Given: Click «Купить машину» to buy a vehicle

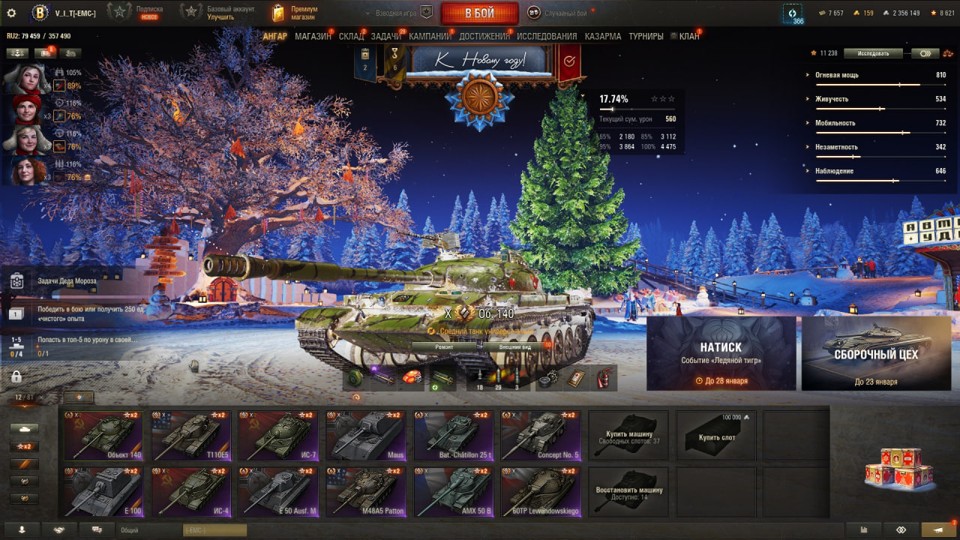Looking at the screenshot, I should (x=628, y=434).
